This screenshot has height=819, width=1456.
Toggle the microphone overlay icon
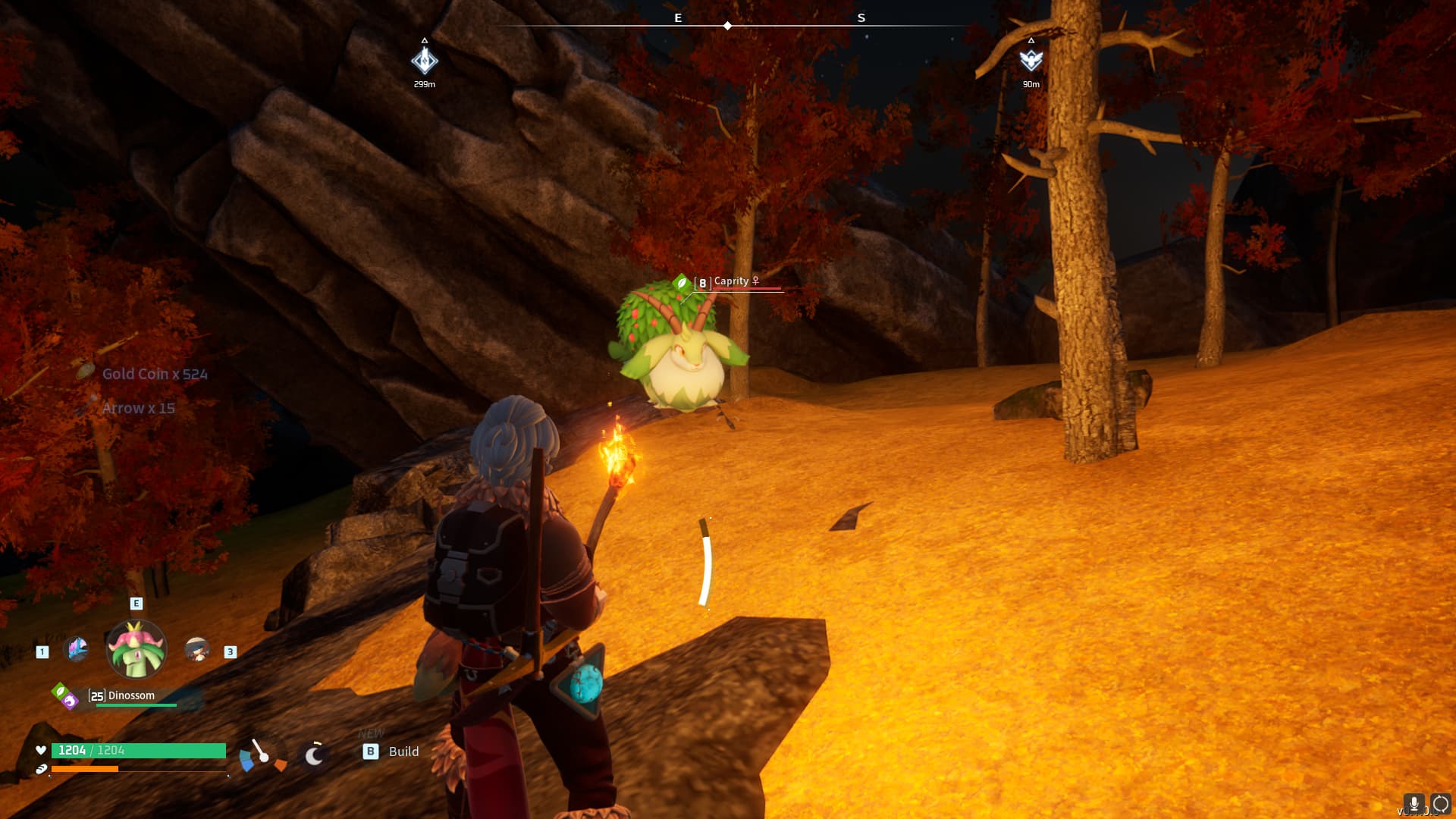pyautogui.click(x=1414, y=804)
